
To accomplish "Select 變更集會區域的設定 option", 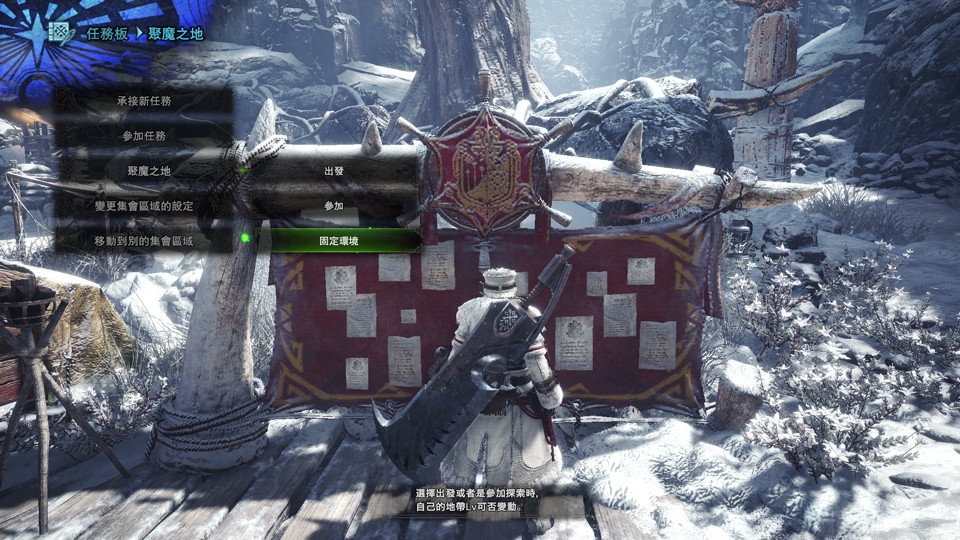I will 146,206.
